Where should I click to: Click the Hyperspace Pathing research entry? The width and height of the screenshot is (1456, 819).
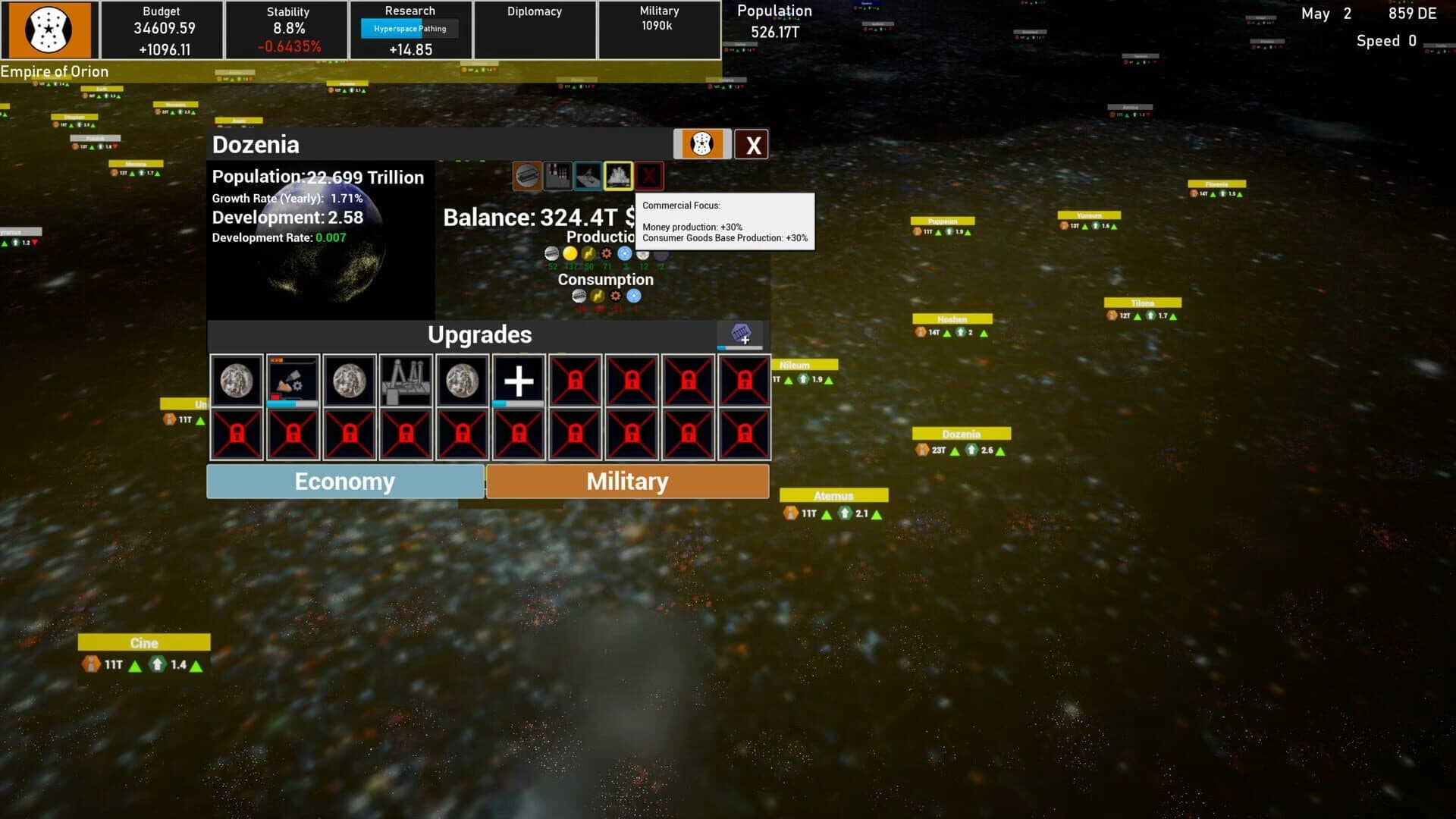coord(409,28)
